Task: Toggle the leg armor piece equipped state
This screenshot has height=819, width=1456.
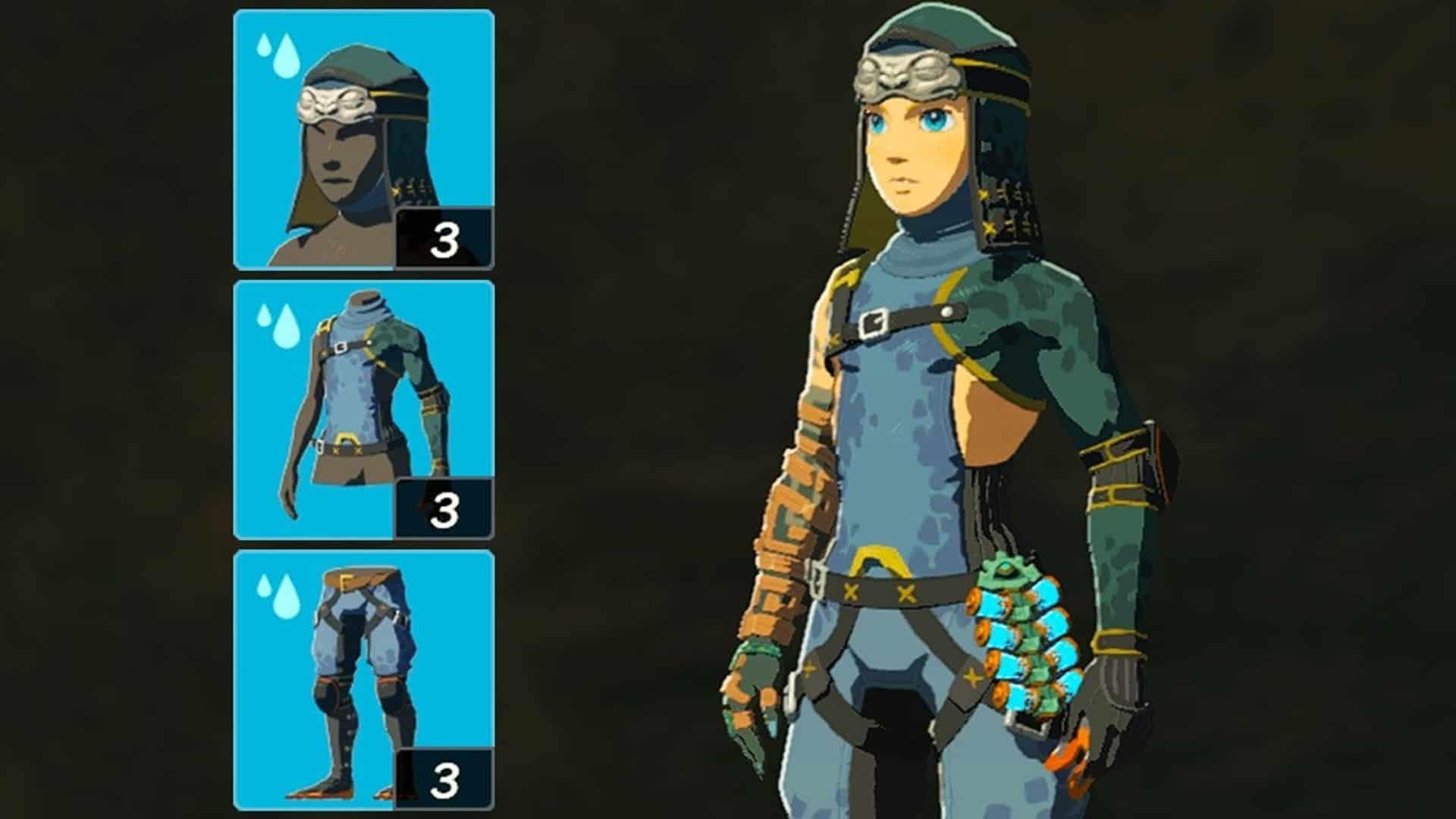Action: (x=364, y=675)
